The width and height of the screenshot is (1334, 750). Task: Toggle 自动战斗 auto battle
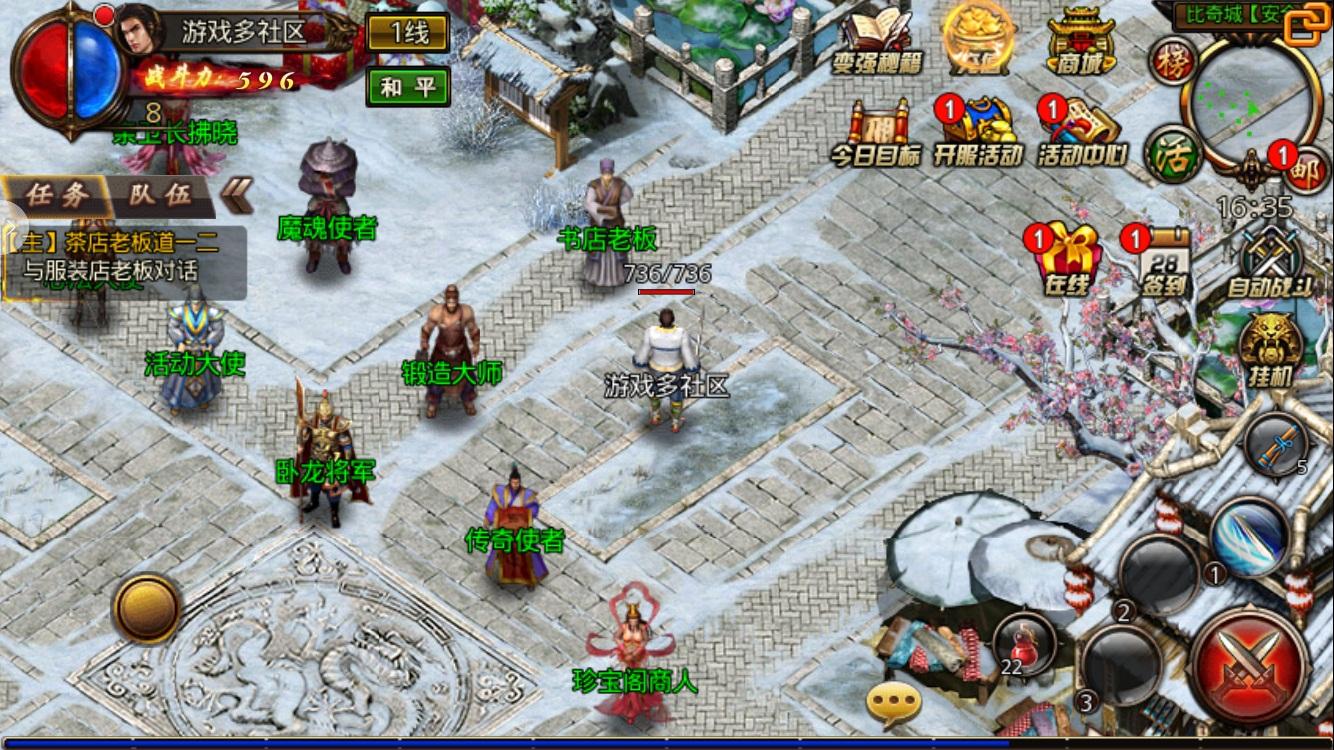pos(1269,260)
